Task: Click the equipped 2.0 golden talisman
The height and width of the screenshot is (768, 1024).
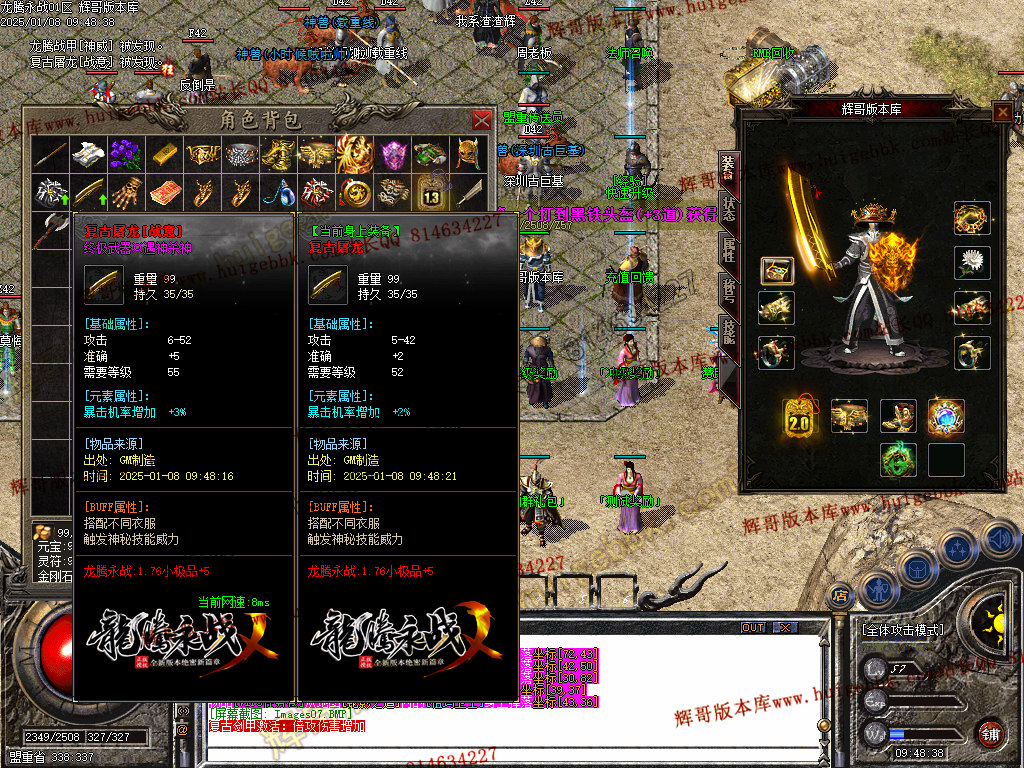Action: 798,417
